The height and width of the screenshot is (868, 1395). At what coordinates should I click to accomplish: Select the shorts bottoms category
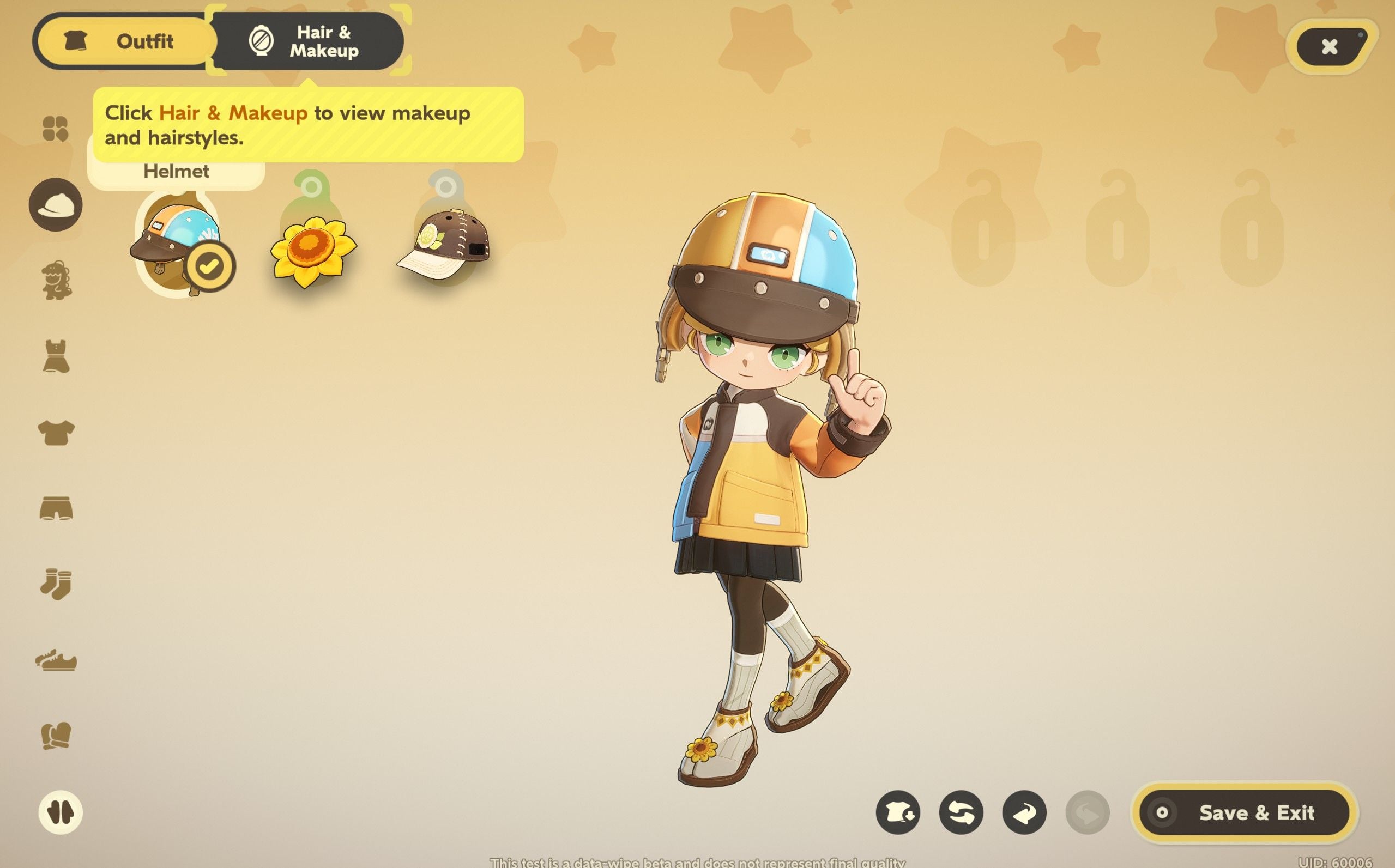pyautogui.click(x=56, y=508)
